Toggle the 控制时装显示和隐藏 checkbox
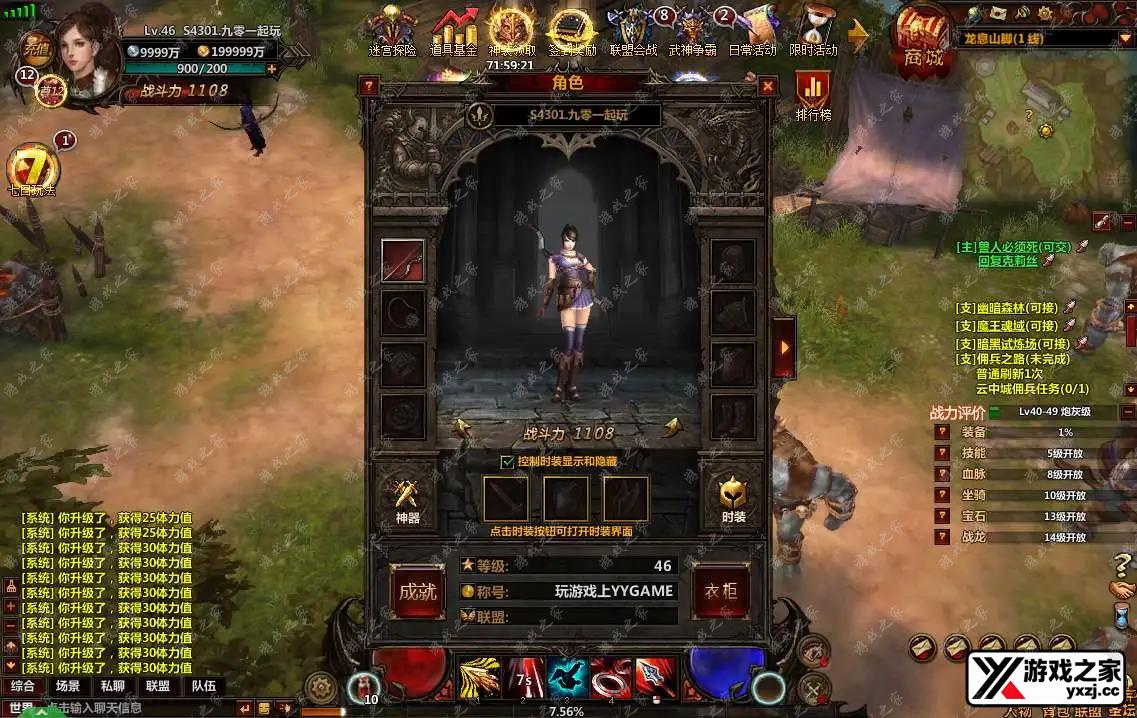The width and height of the screenshot is (1137, 718). point(507,462)
